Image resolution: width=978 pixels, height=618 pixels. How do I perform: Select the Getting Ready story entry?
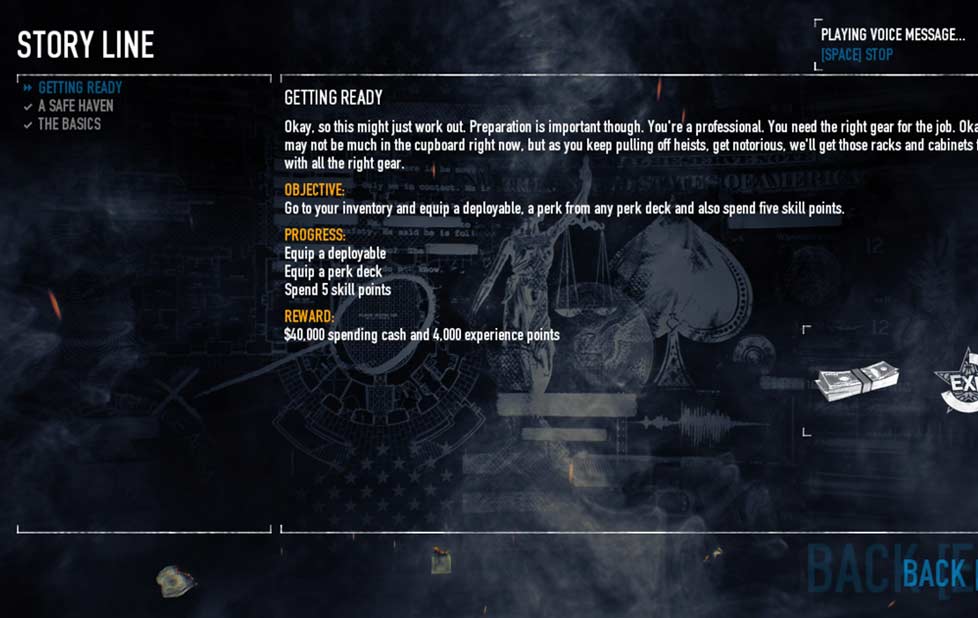(80, 88)
